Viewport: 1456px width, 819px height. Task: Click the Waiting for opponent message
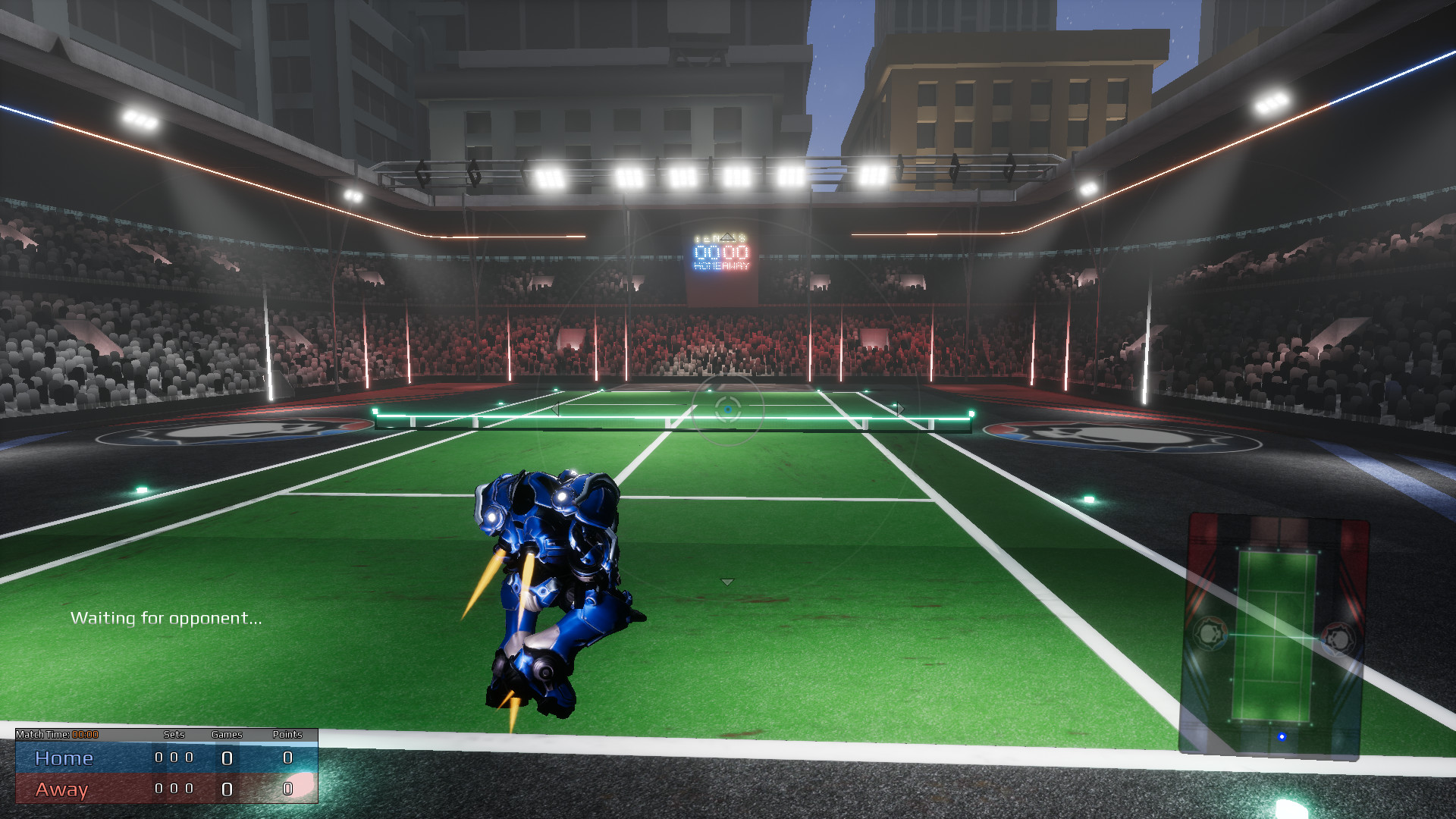point(167,617)
